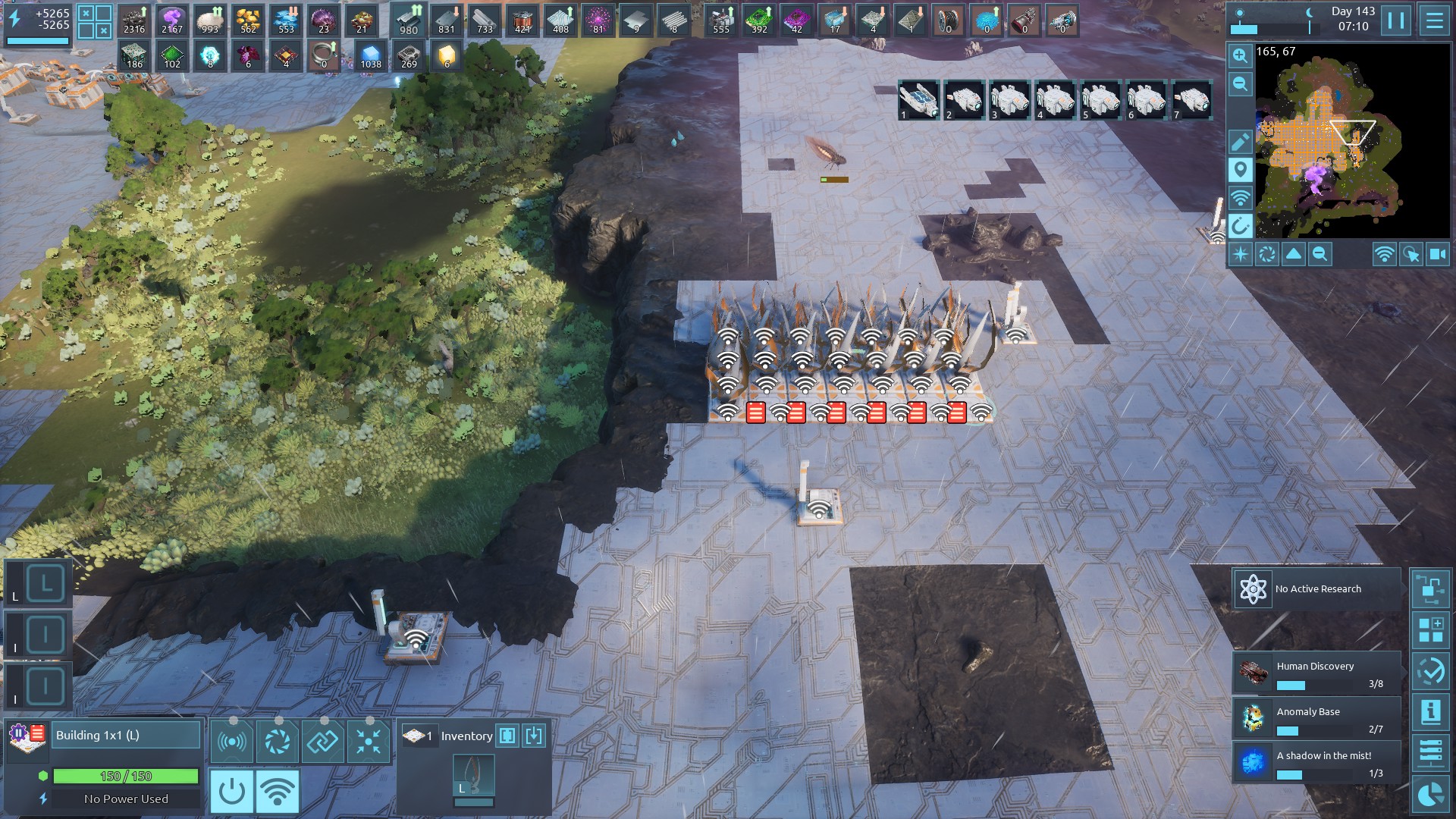Viewport: 1456px width, 819px height.
Task: Click the Building 1x1 (L) name field
Action: click(126, 735)
